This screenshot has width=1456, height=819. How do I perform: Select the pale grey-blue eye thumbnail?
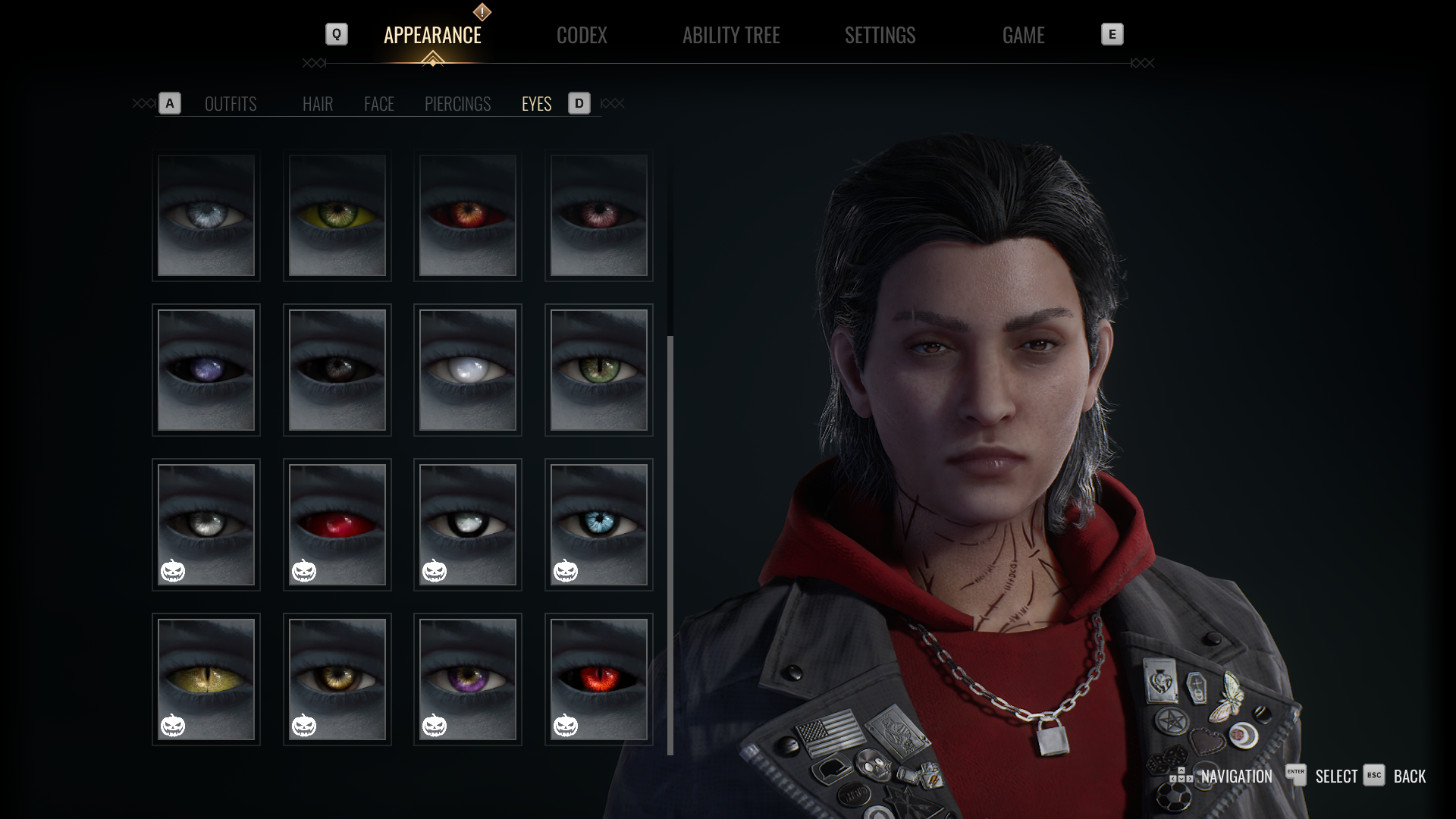point(206,215)
